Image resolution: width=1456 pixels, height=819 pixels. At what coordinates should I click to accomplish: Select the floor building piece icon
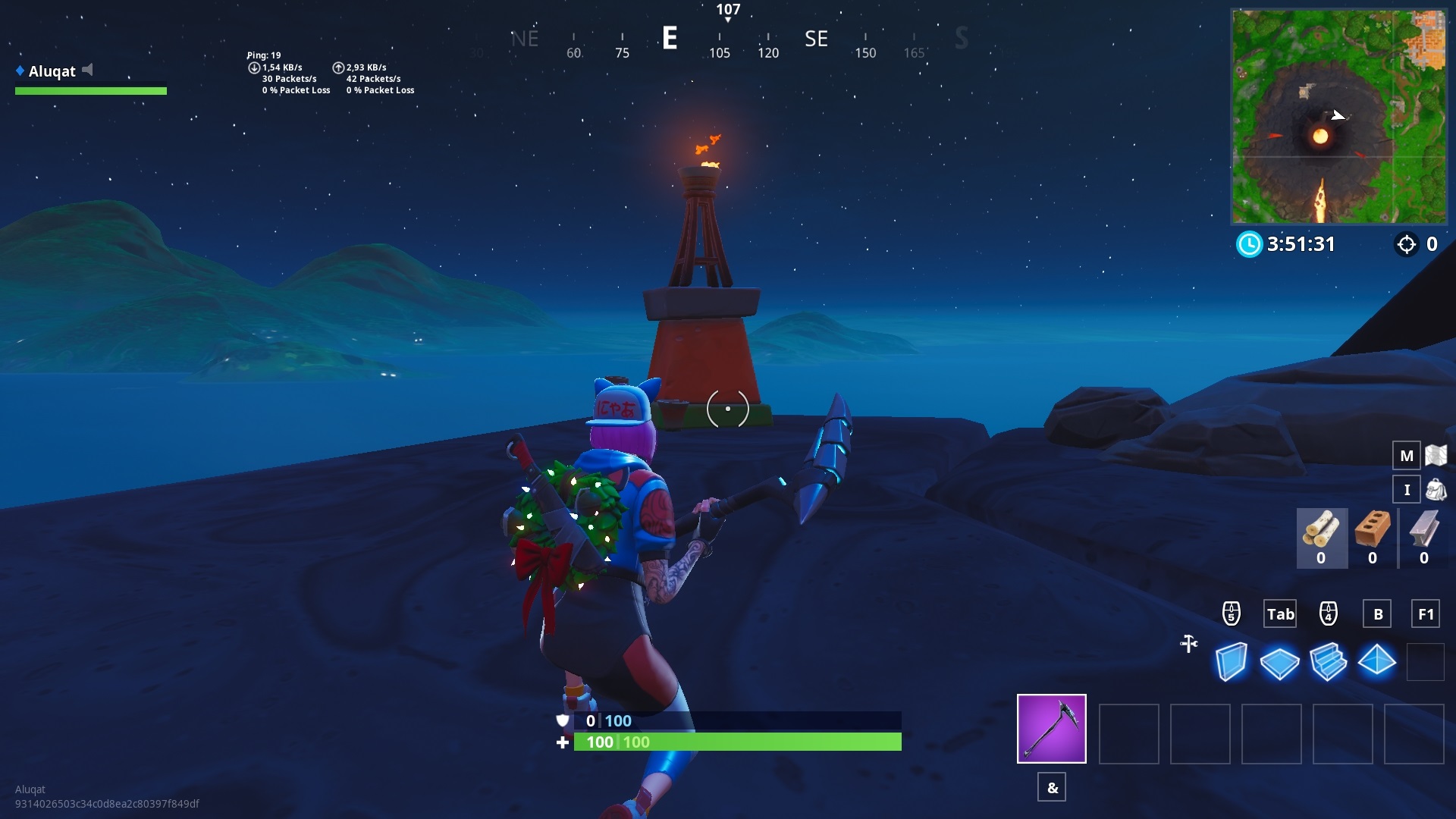pyautogui.click(x=1282, y=662)
